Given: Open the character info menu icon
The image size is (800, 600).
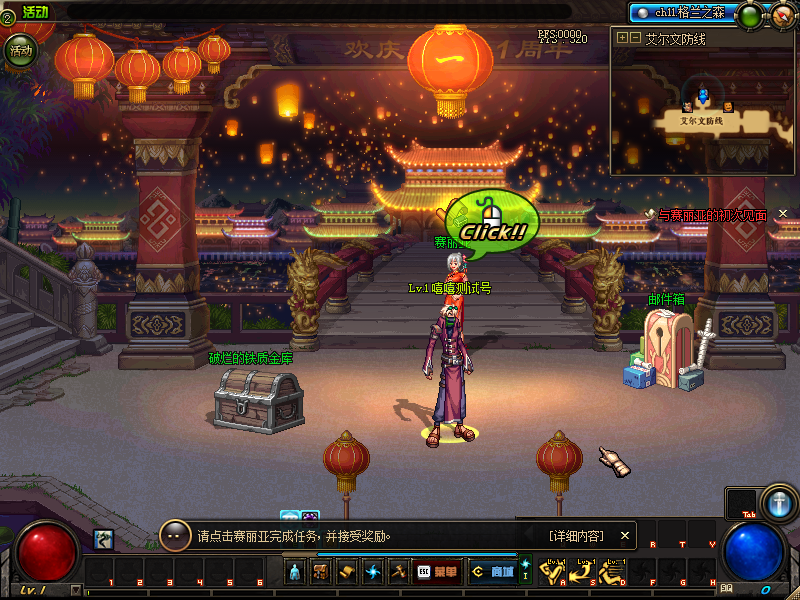Looking at the screenshot, I should (x=295, y=572).
